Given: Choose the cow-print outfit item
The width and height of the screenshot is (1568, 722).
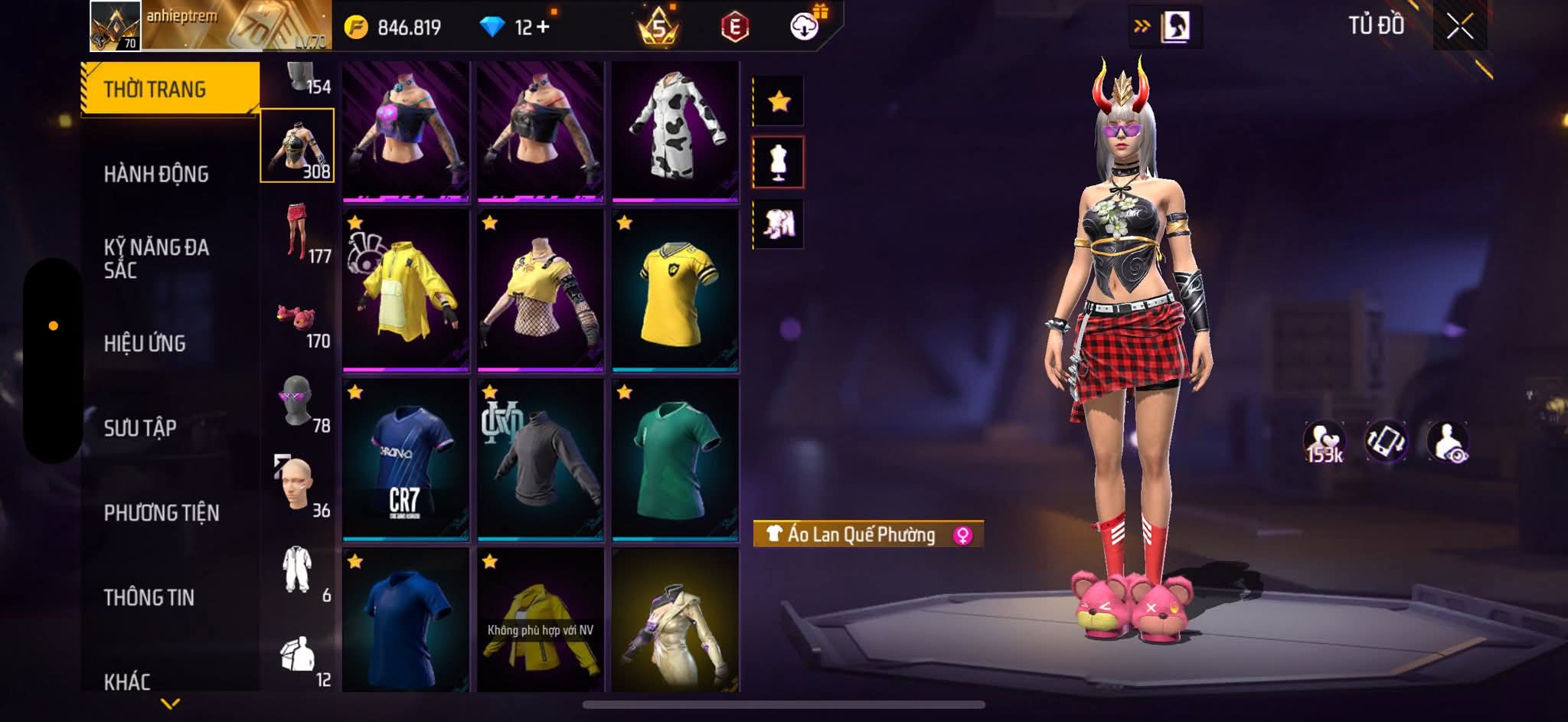Looking at the screenshot, I should 675,130.
